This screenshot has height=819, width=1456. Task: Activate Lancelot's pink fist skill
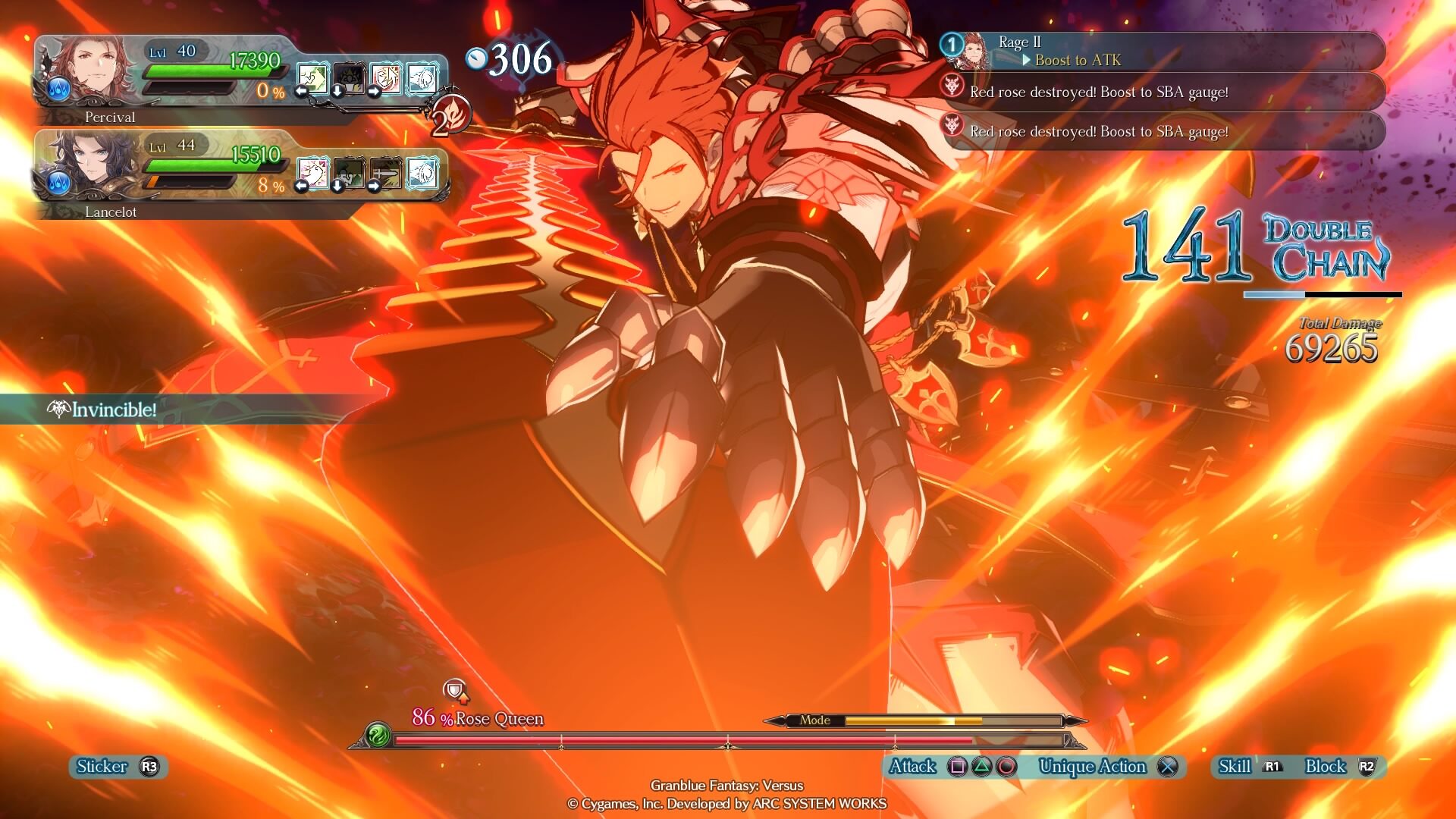click(x=312, y=174)
